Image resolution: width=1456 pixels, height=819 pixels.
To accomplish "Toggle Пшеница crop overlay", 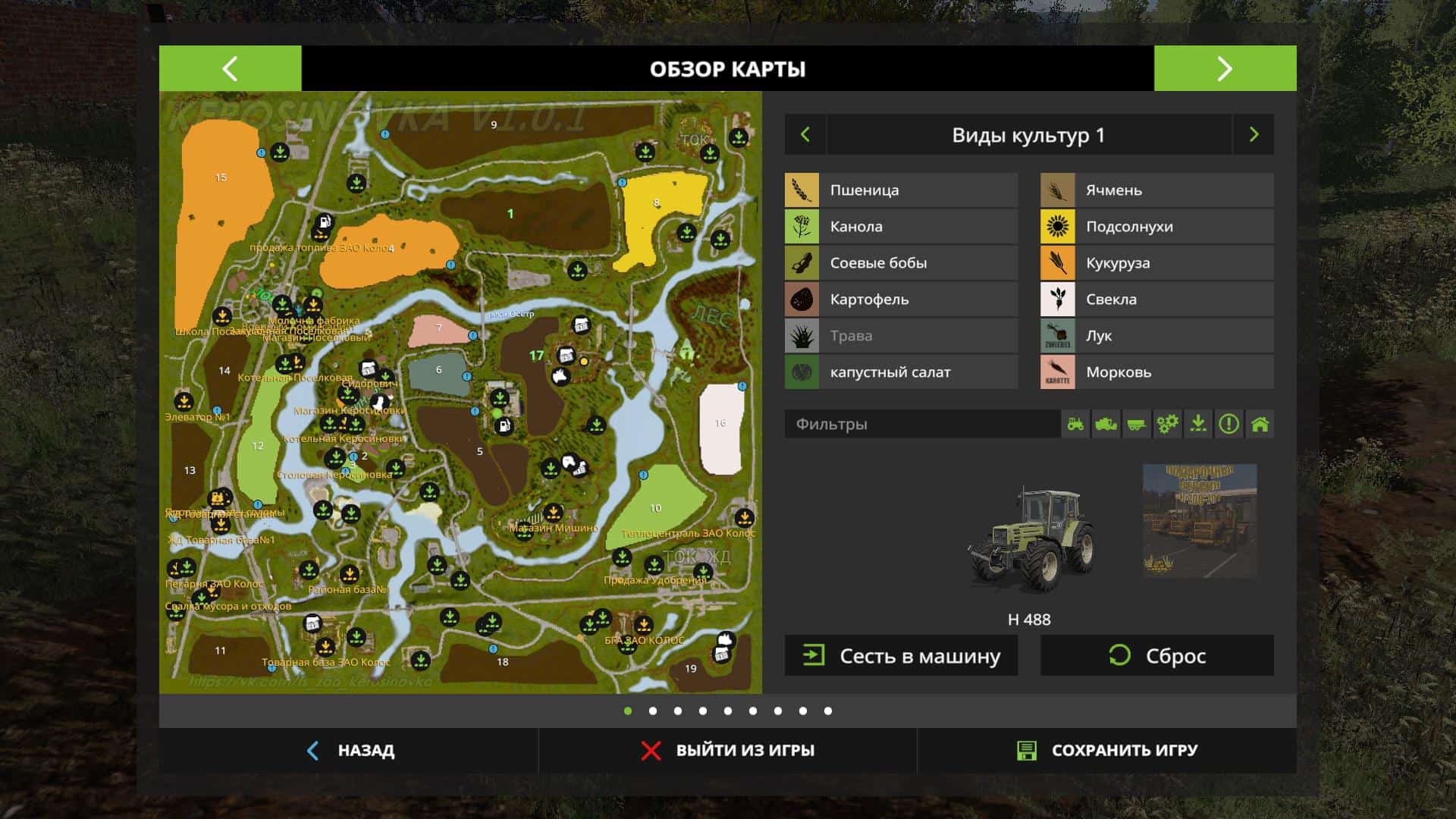I will point(901,190).
